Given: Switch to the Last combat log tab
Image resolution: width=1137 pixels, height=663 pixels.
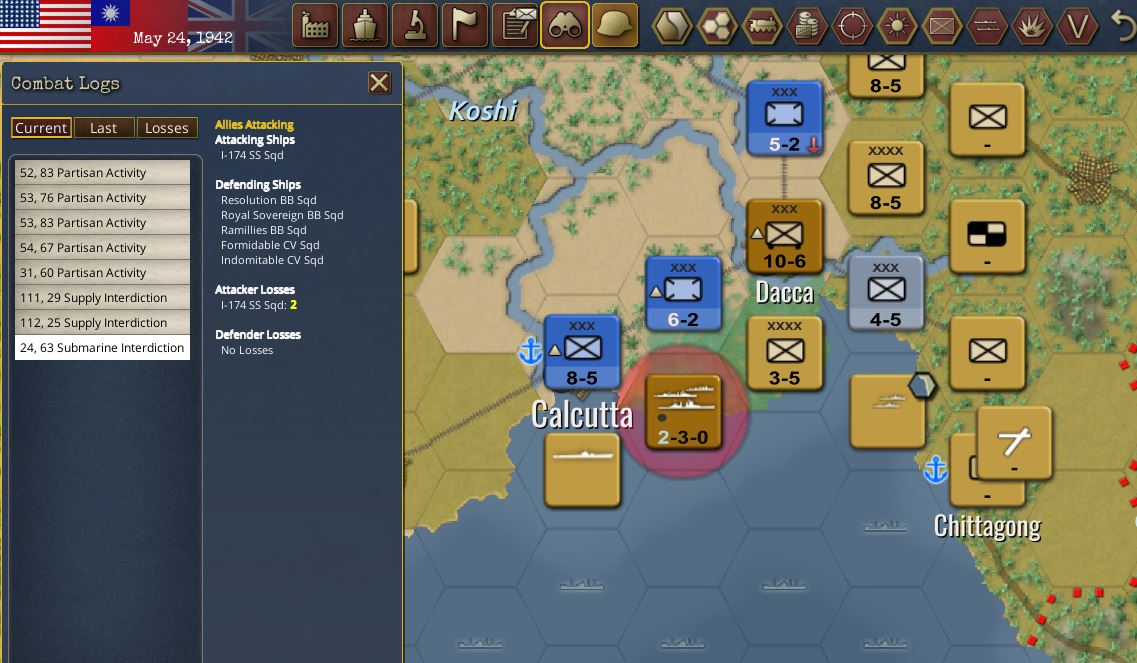Looking at the screenshot, I should tap(103, 128).
